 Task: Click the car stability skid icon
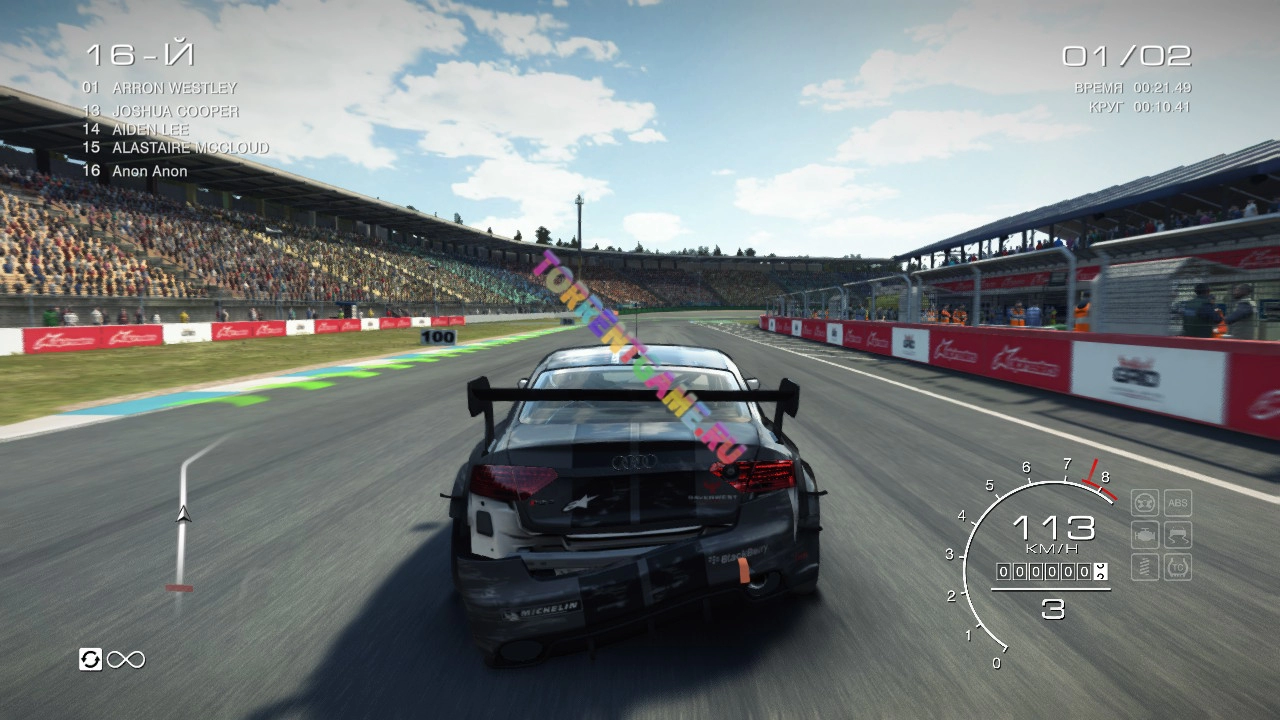(x=1178, y=535)
